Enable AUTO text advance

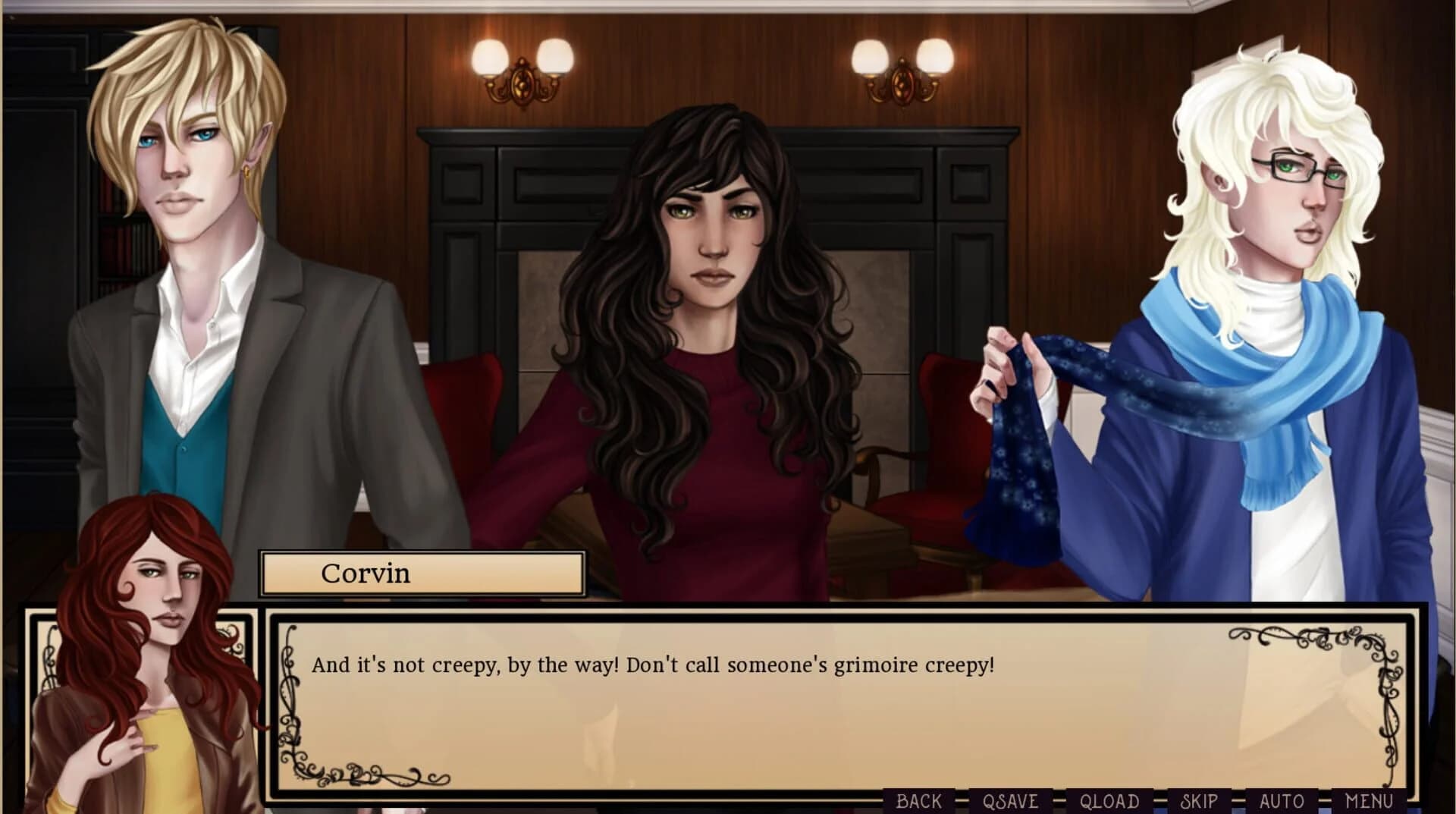point(1281,802)
